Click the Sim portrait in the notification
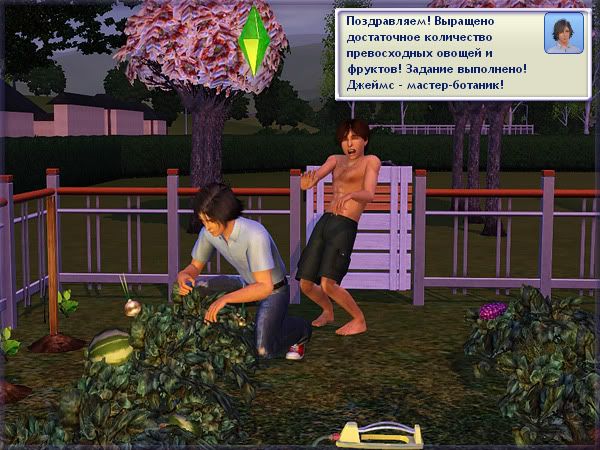 pyautogui.click(x=563, y=34)
